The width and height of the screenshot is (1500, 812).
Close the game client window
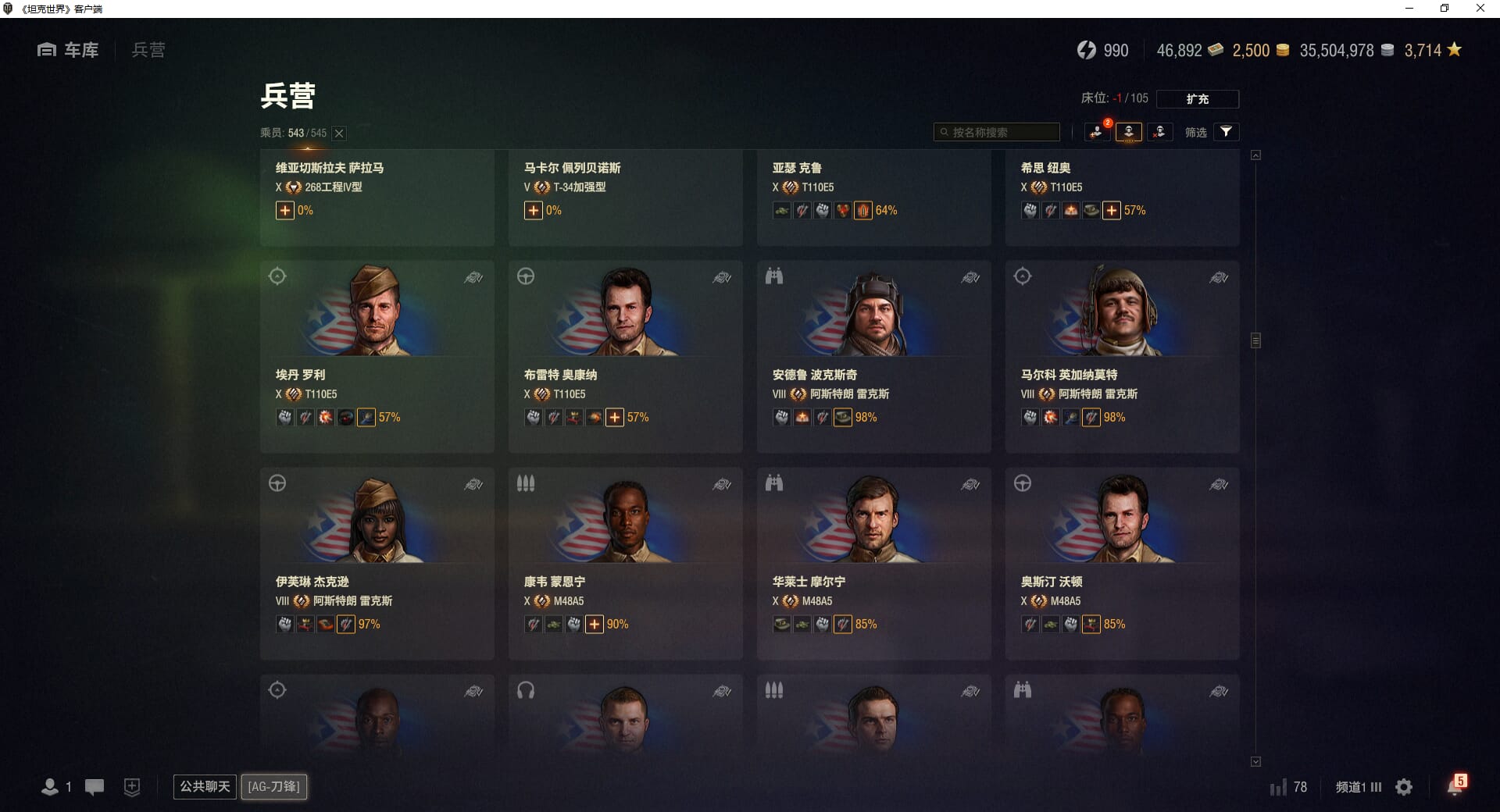(1480, 9)
